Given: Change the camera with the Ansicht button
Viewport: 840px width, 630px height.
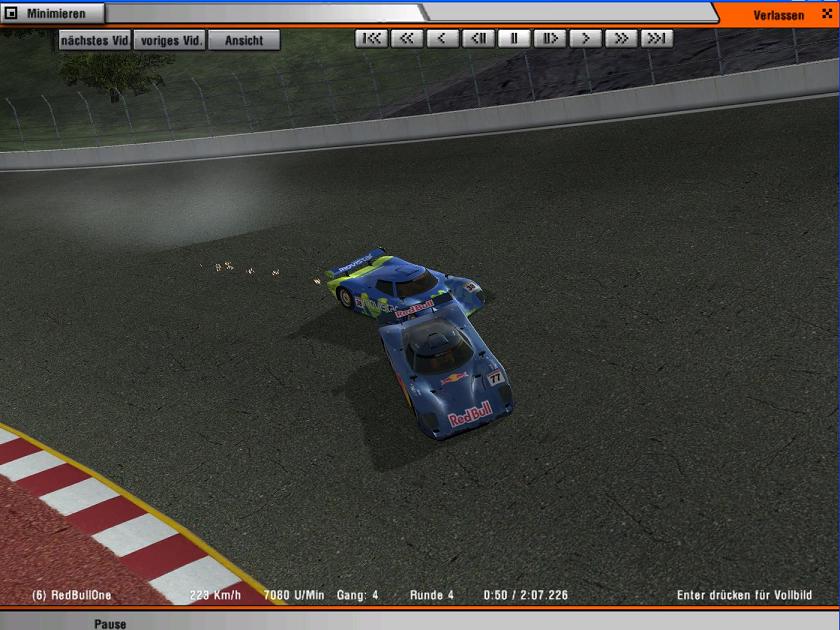Looking at the screenshot, I should click(244, 40).
